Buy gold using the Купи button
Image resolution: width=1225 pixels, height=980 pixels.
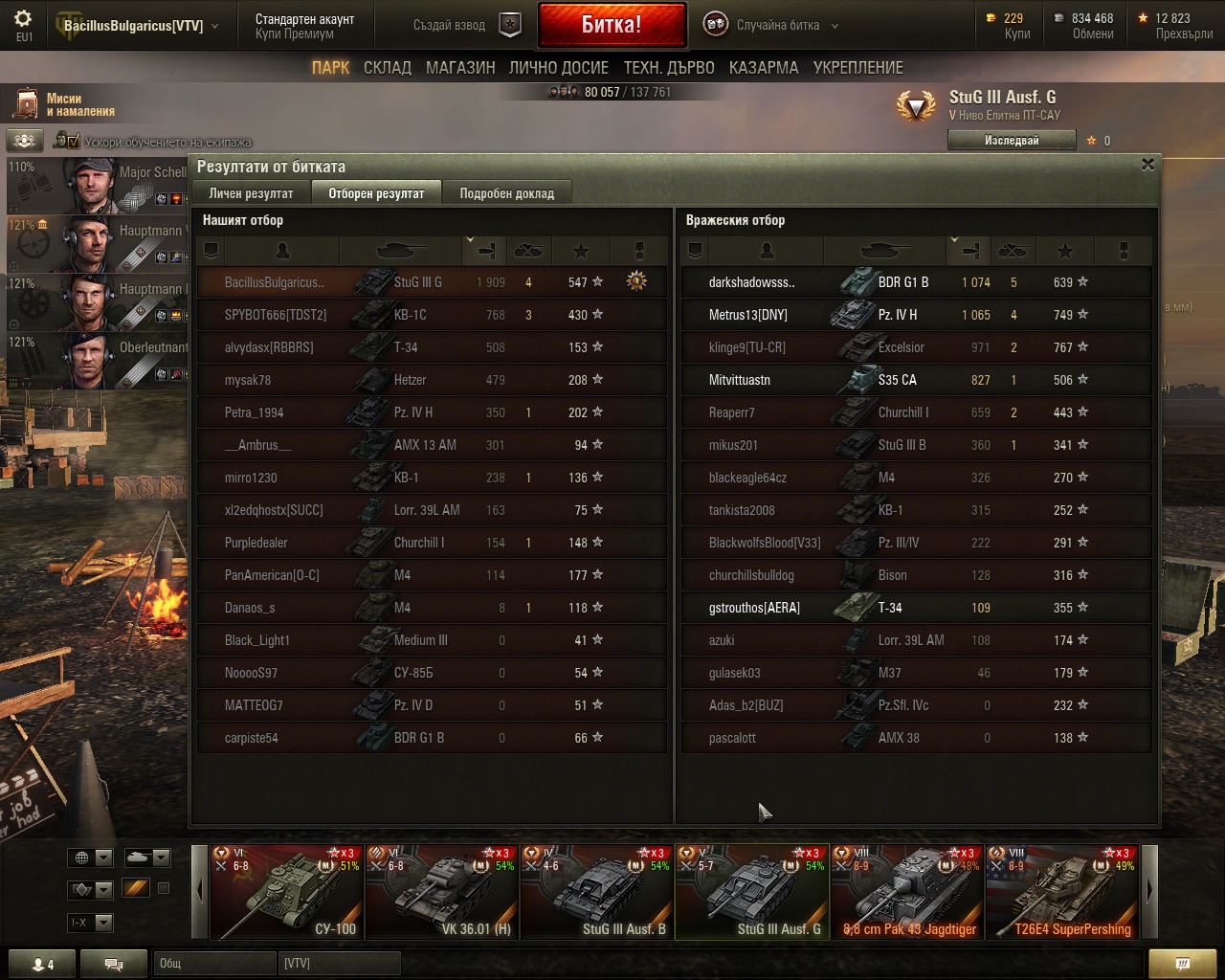[x=1016, y=33]
